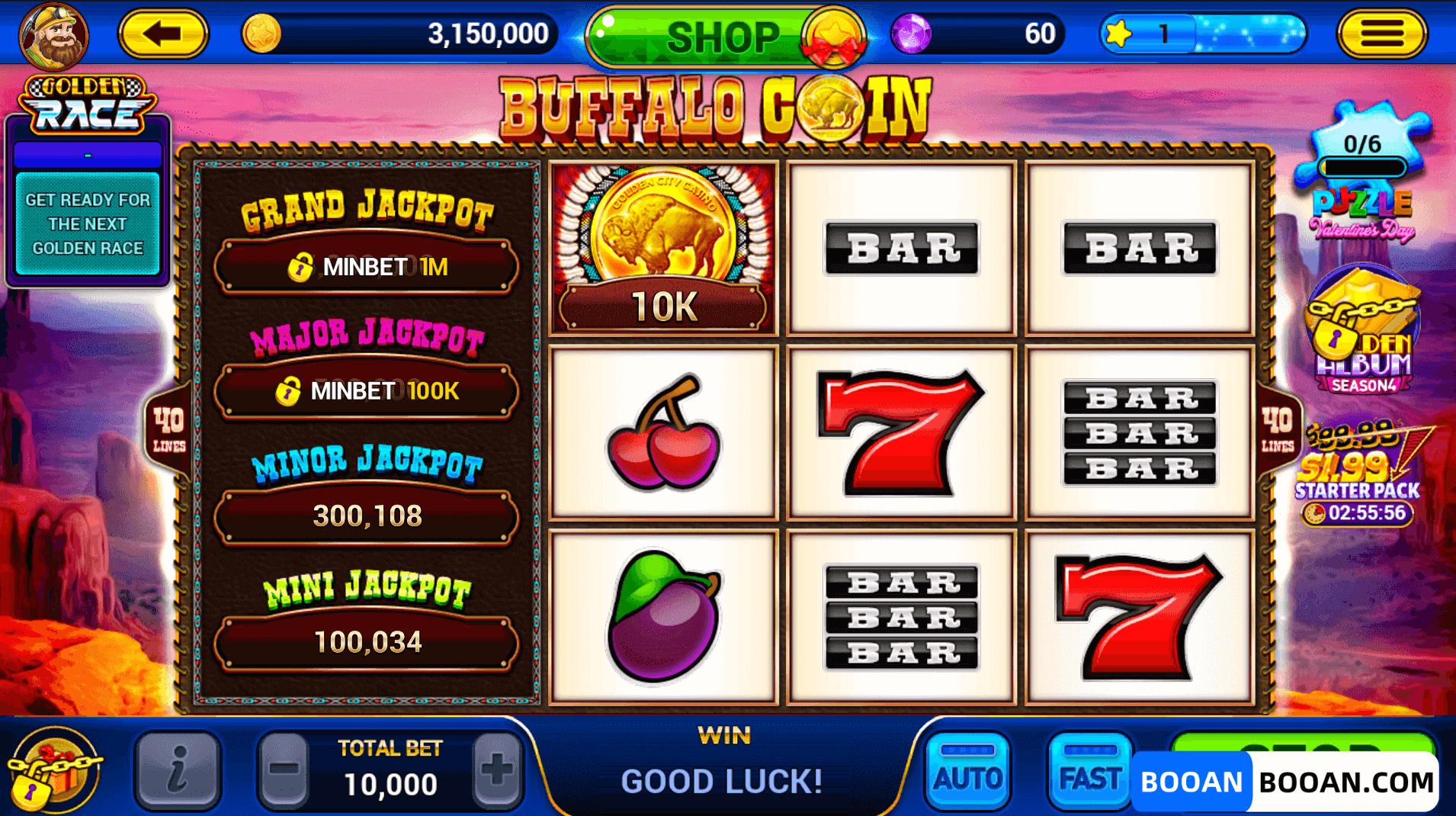Open the Golden Race banner
This screenshot has width=1456, height=816.
[x=85, y=103]
